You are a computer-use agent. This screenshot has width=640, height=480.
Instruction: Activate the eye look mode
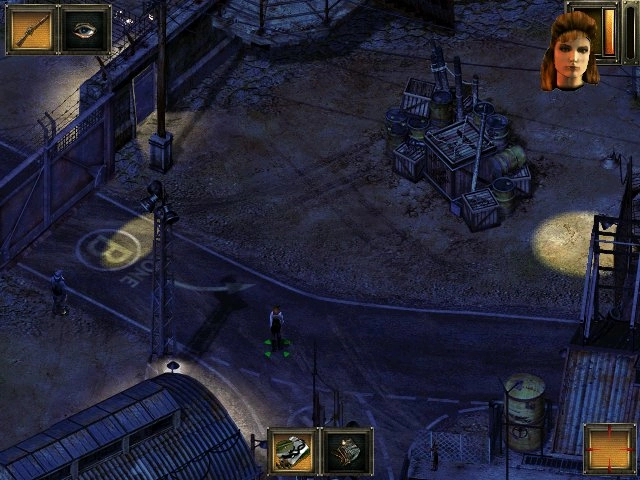coord(86,29)
